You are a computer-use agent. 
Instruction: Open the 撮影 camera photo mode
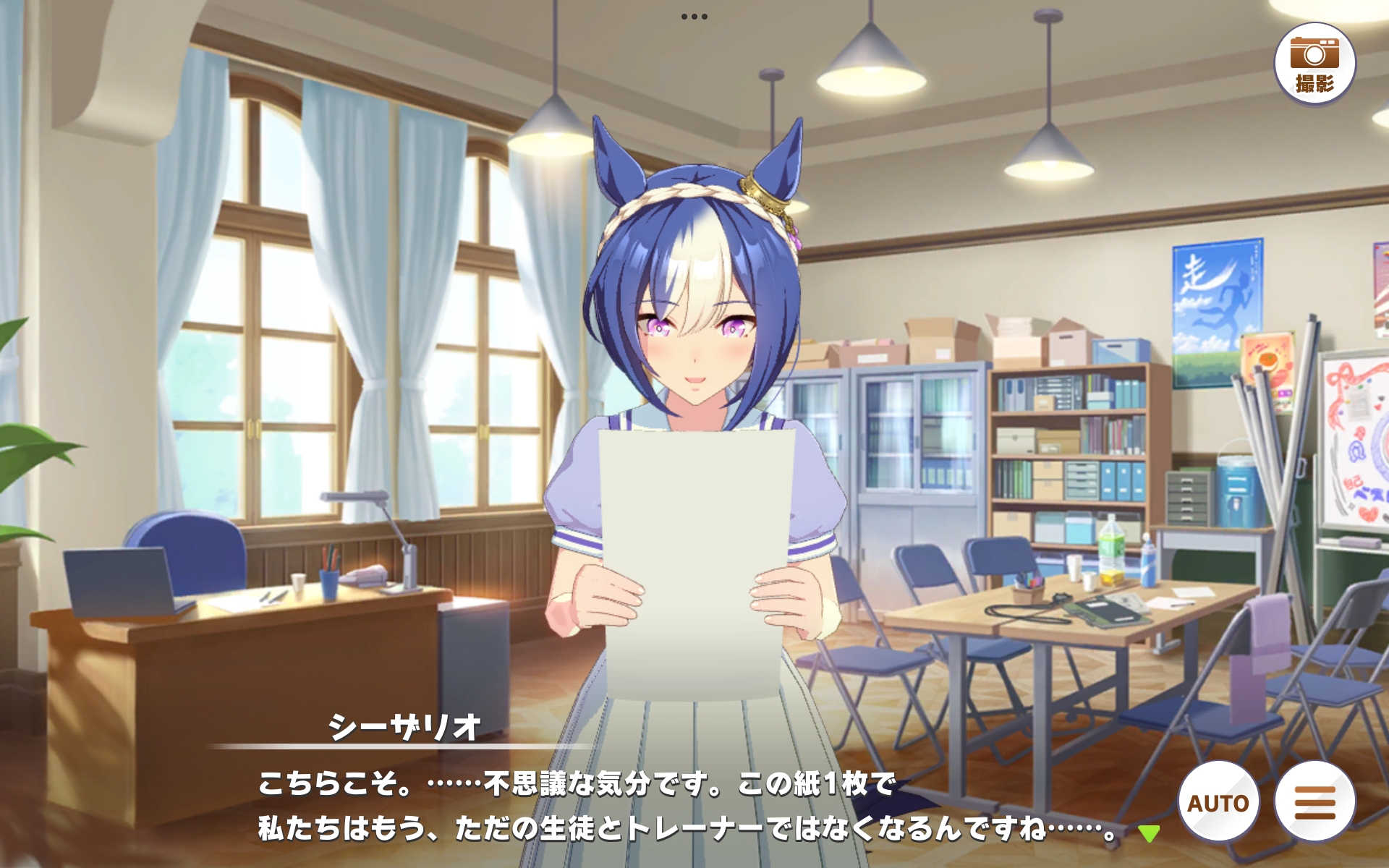click(1314, 64)
